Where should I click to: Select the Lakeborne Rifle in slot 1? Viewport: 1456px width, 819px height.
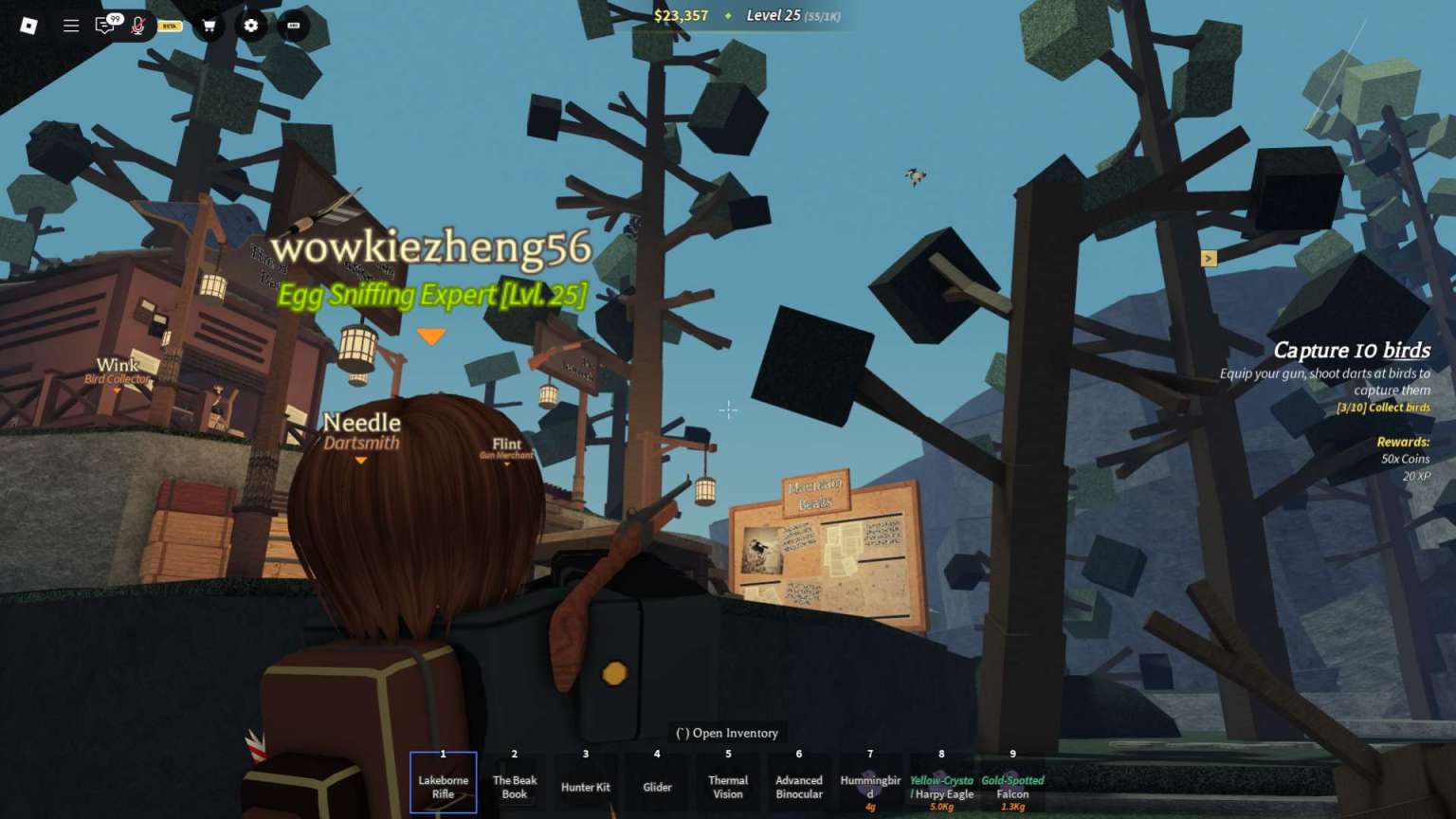(443, 783)
